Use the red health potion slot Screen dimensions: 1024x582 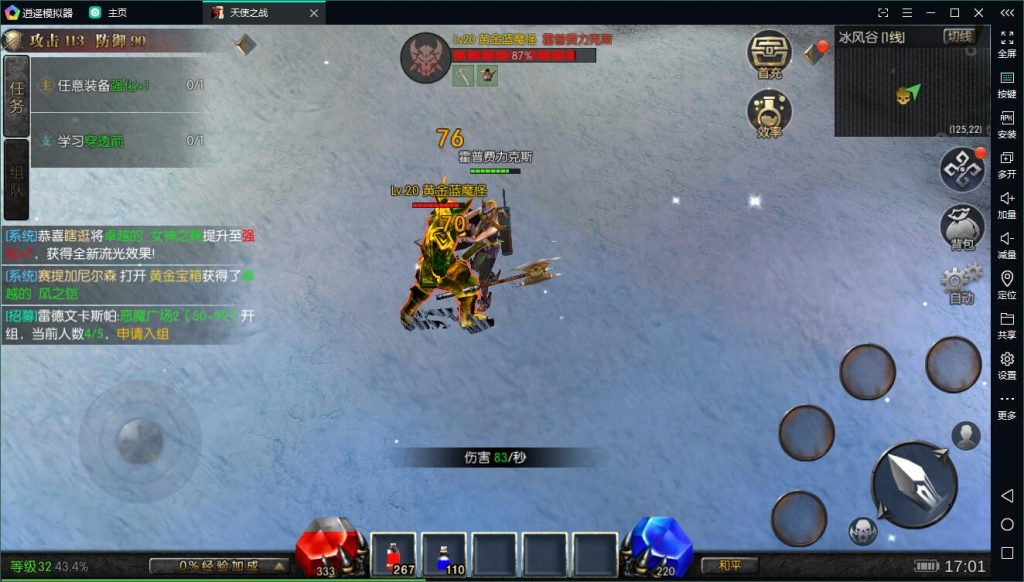click(393, 555)
